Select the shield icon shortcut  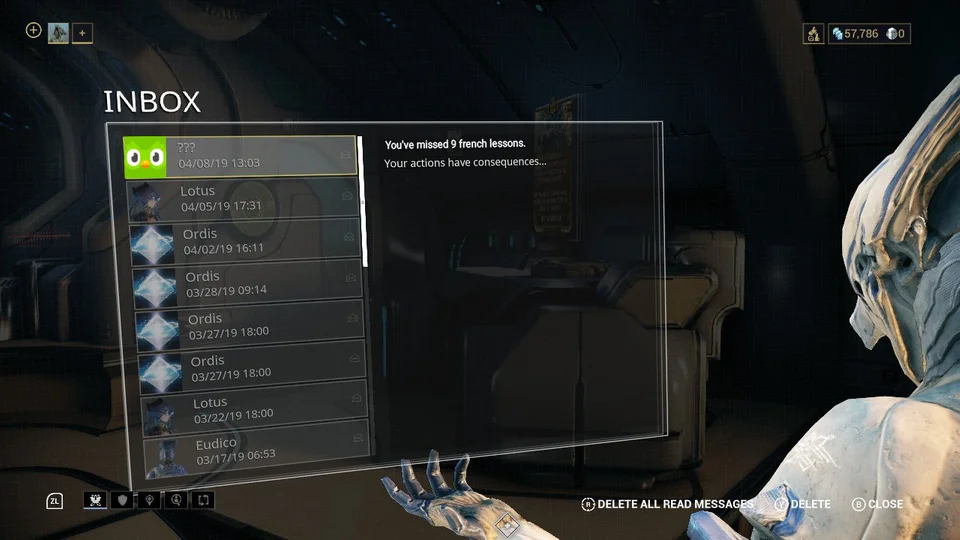(123, 500)
